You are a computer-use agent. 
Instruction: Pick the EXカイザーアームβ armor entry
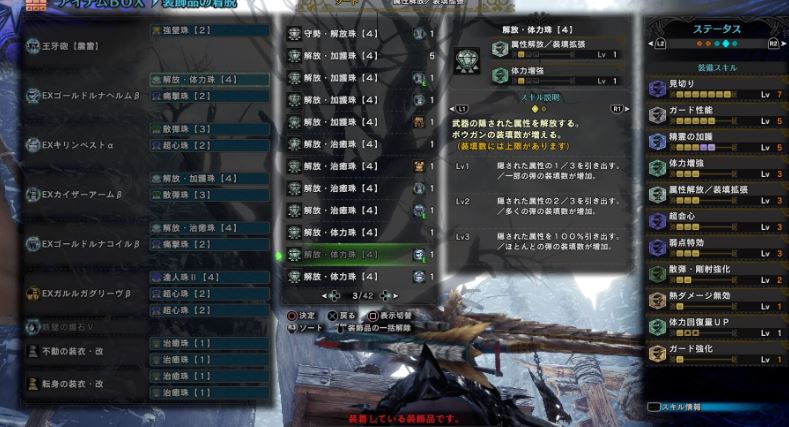click(x=85, y=194)
